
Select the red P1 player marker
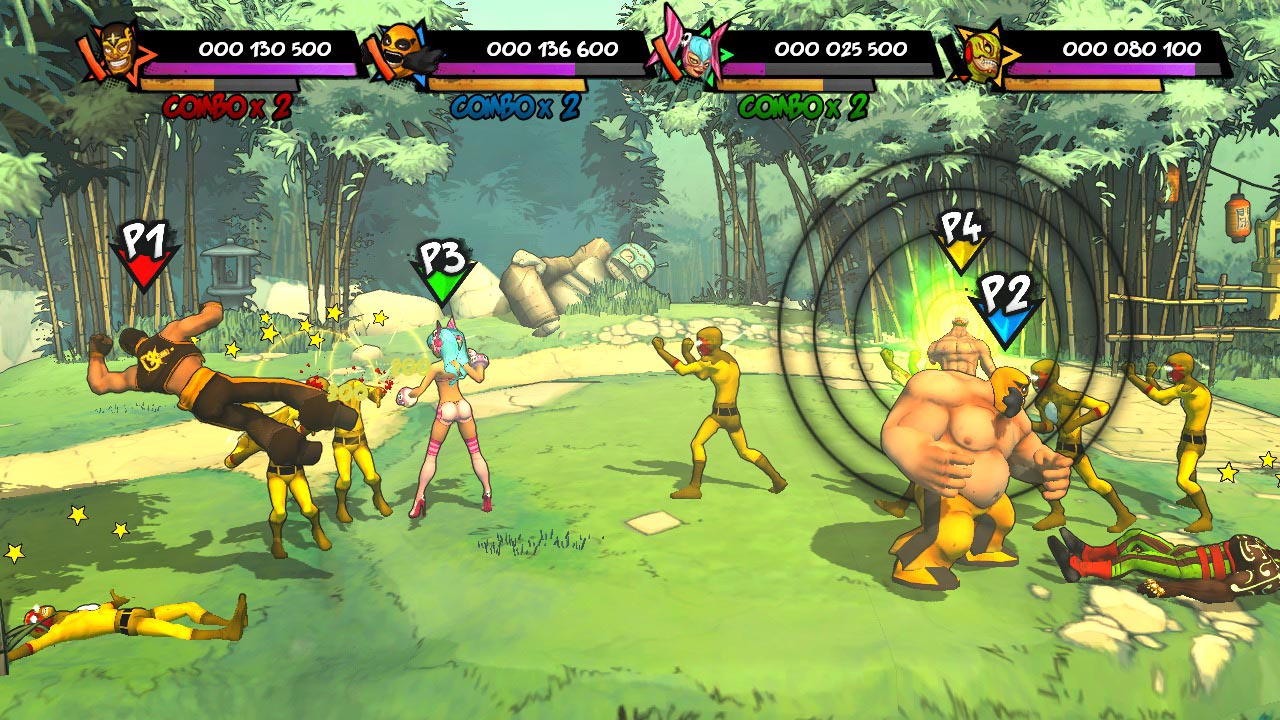click(143, 255)
